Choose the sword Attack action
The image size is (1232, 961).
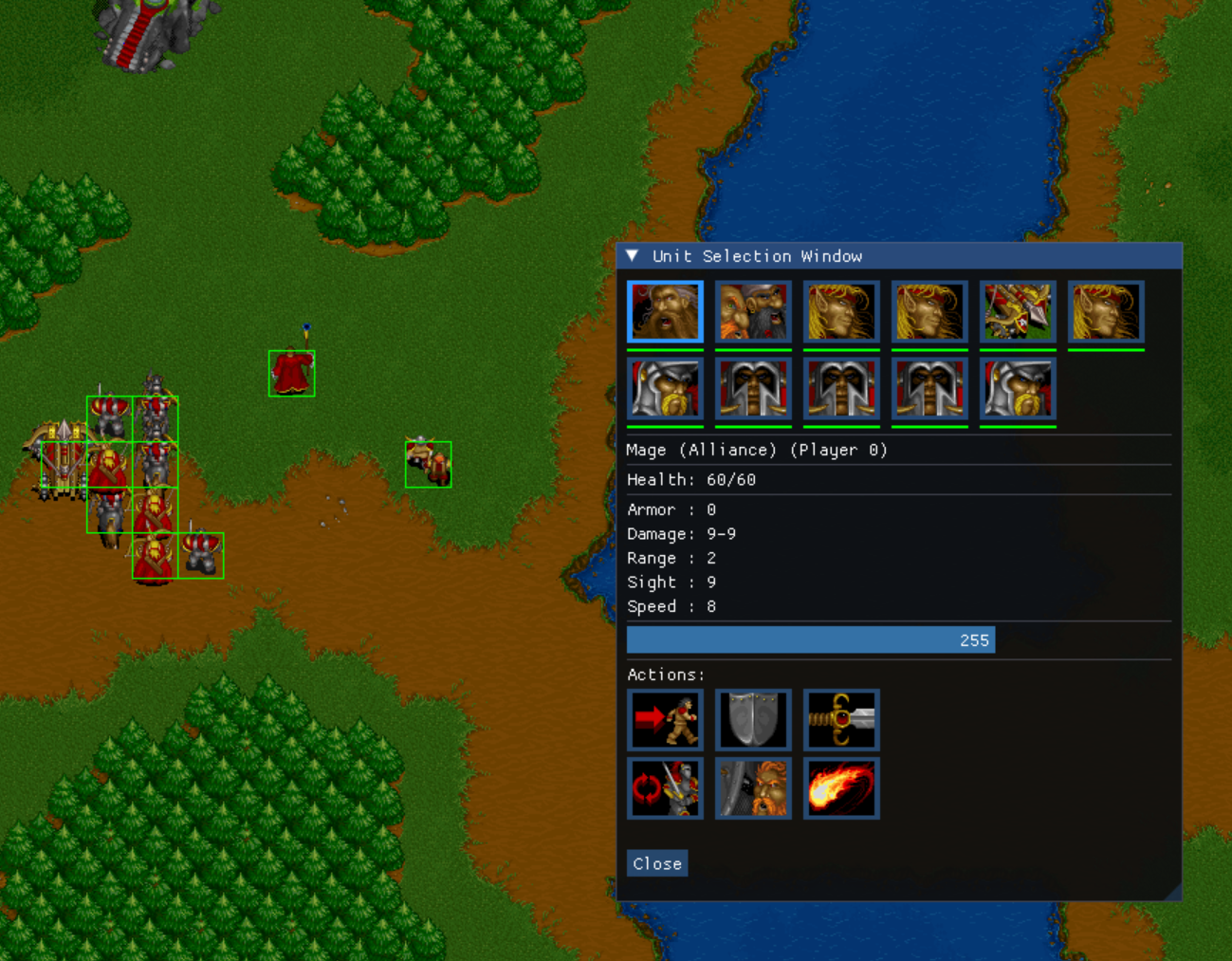click(x=841, y=720)
